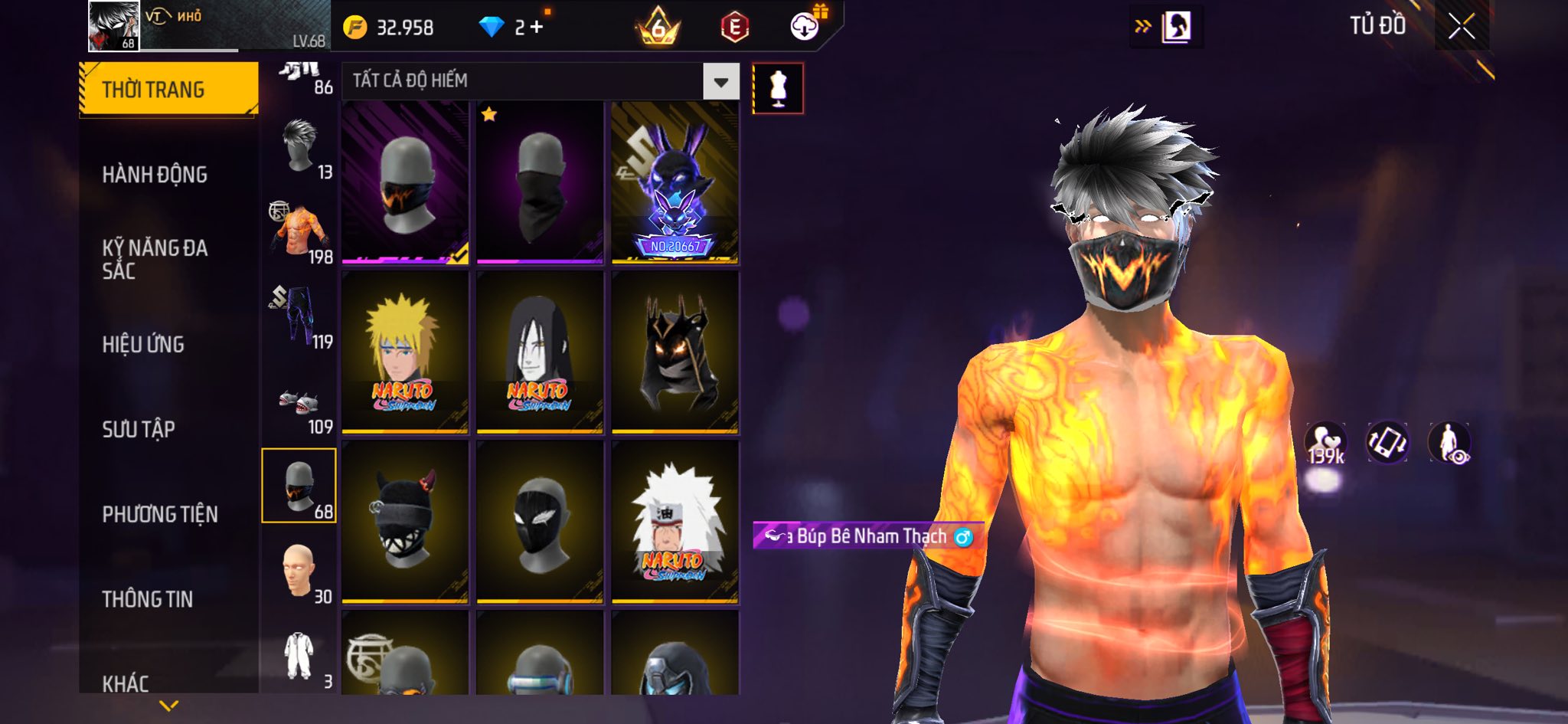Open the Sưu Tập category
The image size is (1568, 724).
click(139, 430)
